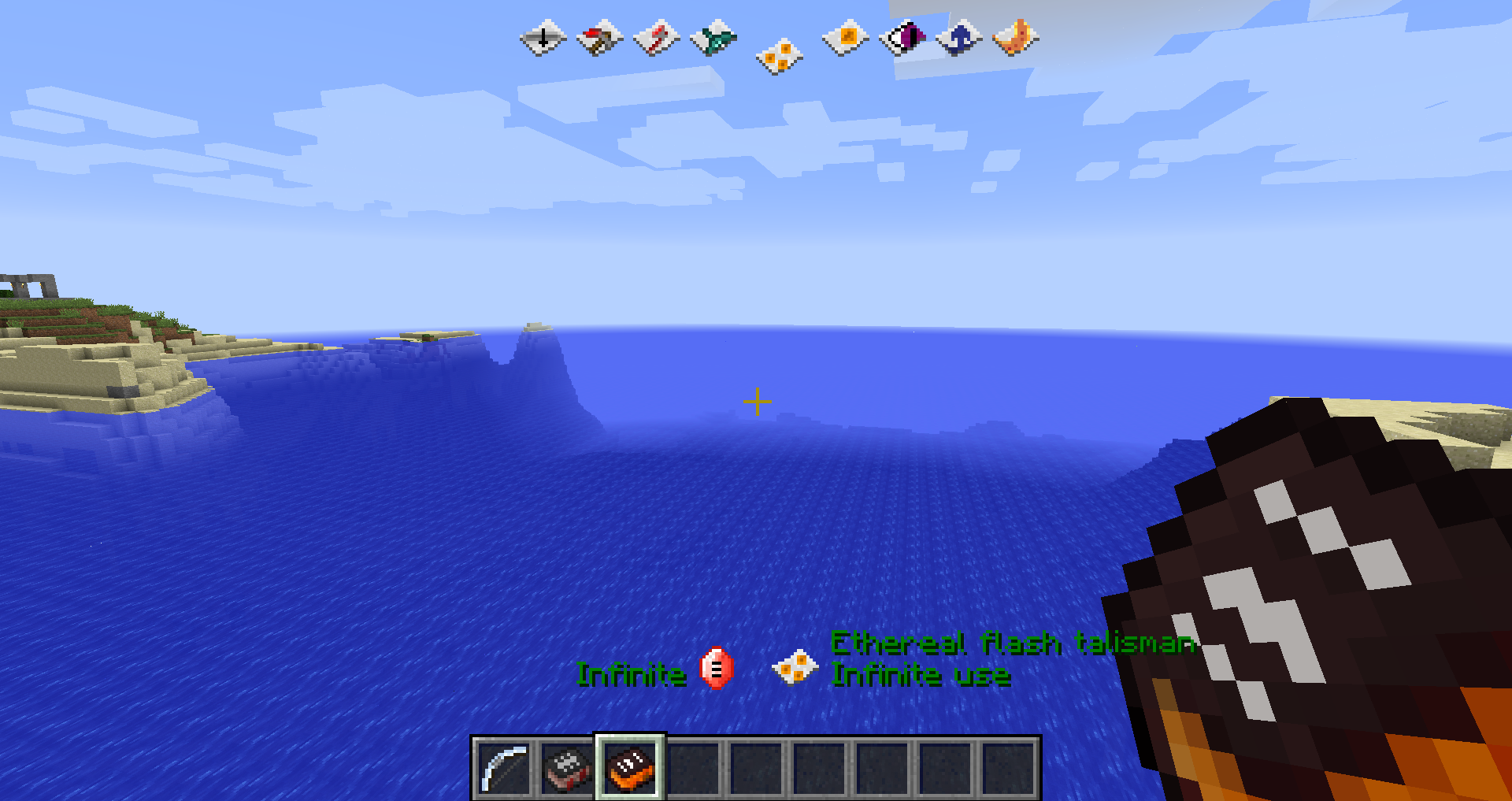Activate the red axe talisman

pyautogui.click(x=656, y=38)
